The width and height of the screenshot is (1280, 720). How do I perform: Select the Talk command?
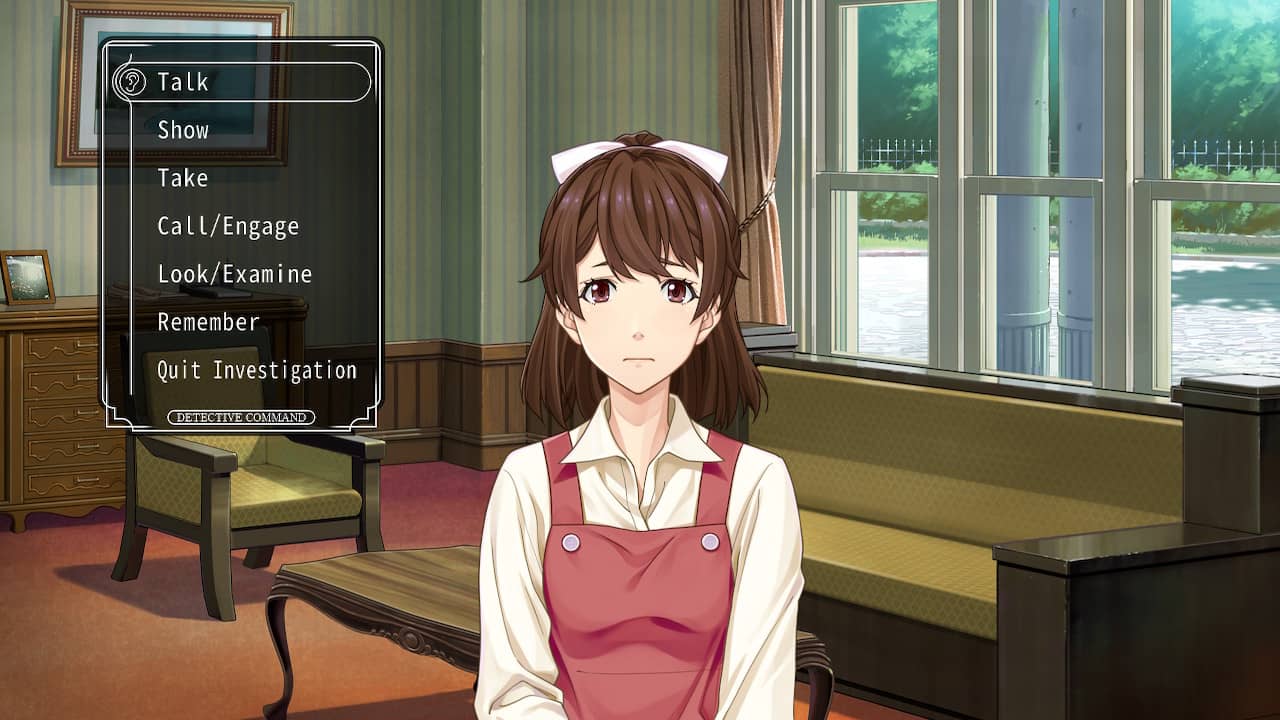[x=183, y=82]
